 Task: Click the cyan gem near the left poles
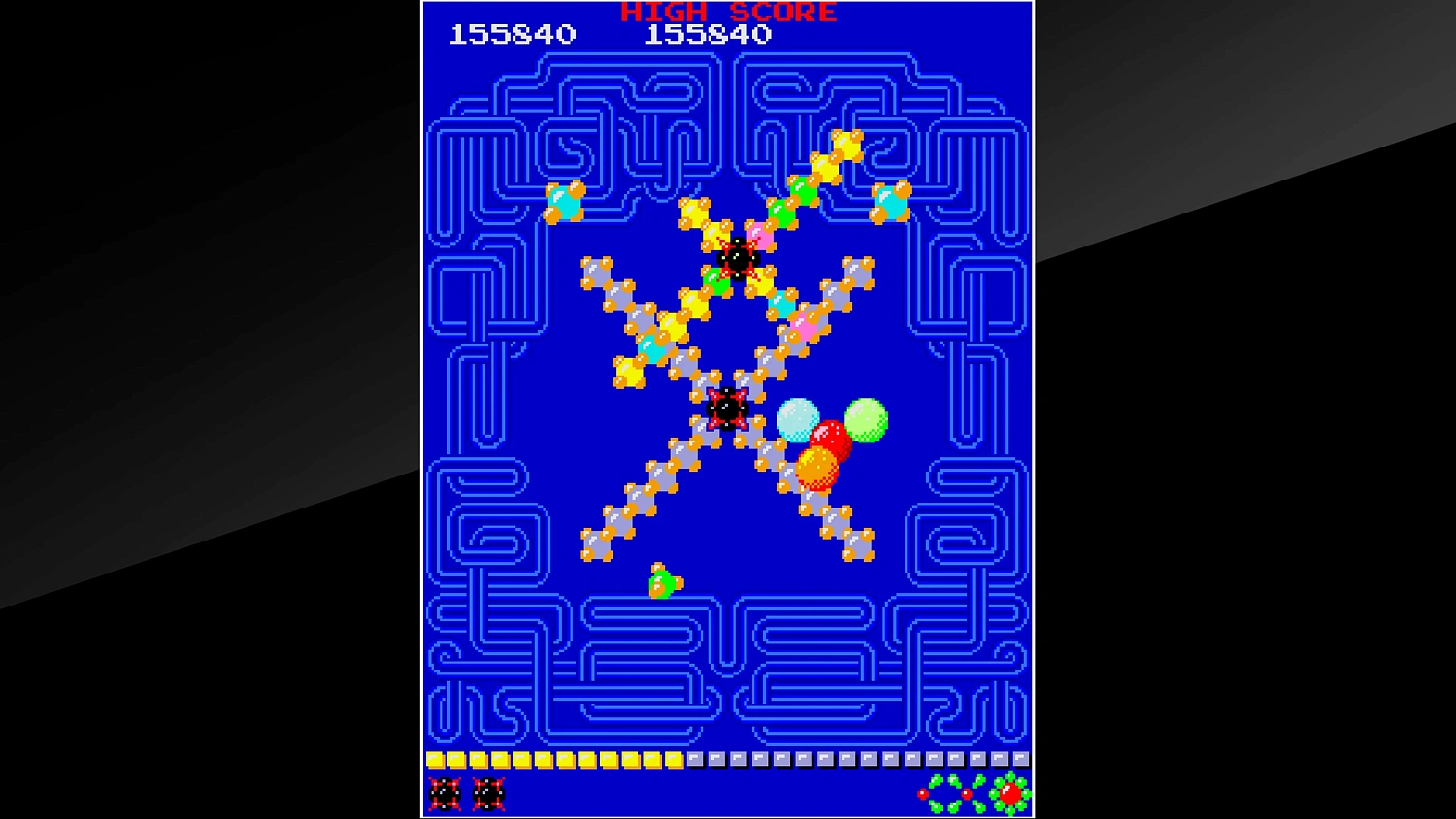click(x=563, y=204)
